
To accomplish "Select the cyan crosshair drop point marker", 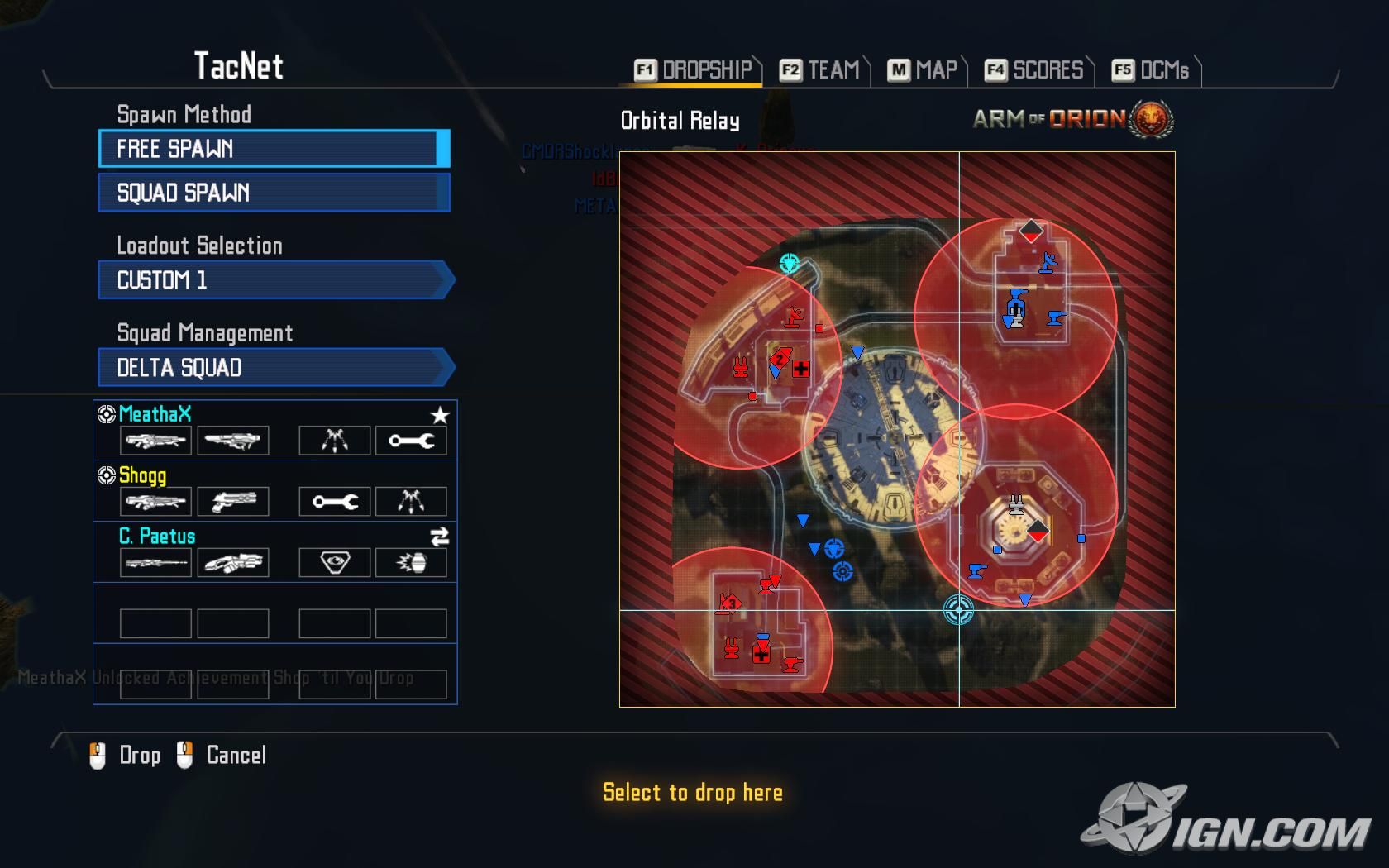I will pyautogui.click(x=958, y=610).
